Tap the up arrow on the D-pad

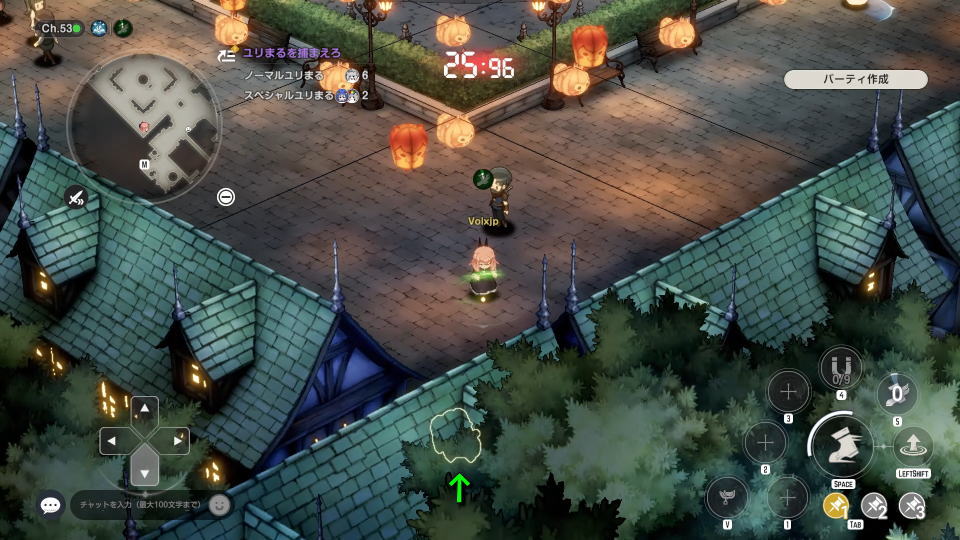tap(145, 408)
